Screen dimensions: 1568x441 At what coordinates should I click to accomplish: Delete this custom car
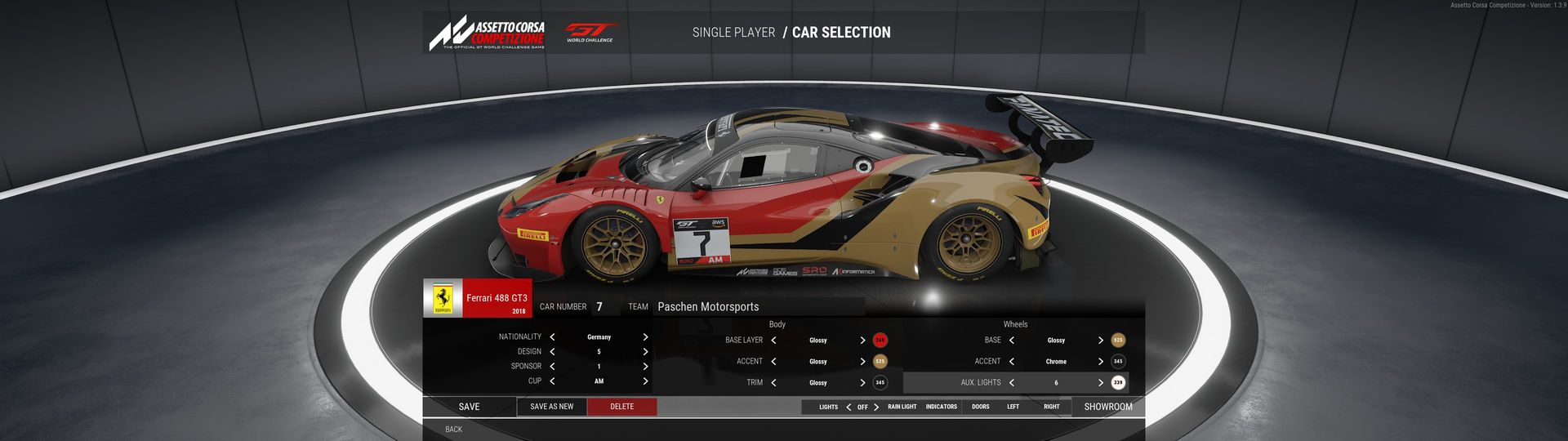pyautogui.click(x=621, y=407)
